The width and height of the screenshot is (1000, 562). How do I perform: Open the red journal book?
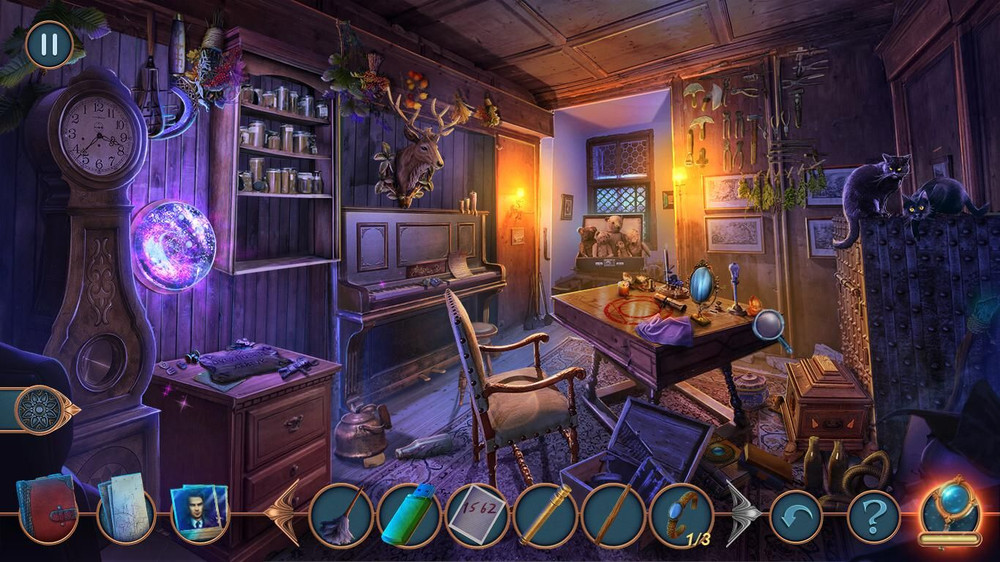(x=47, y=510)
